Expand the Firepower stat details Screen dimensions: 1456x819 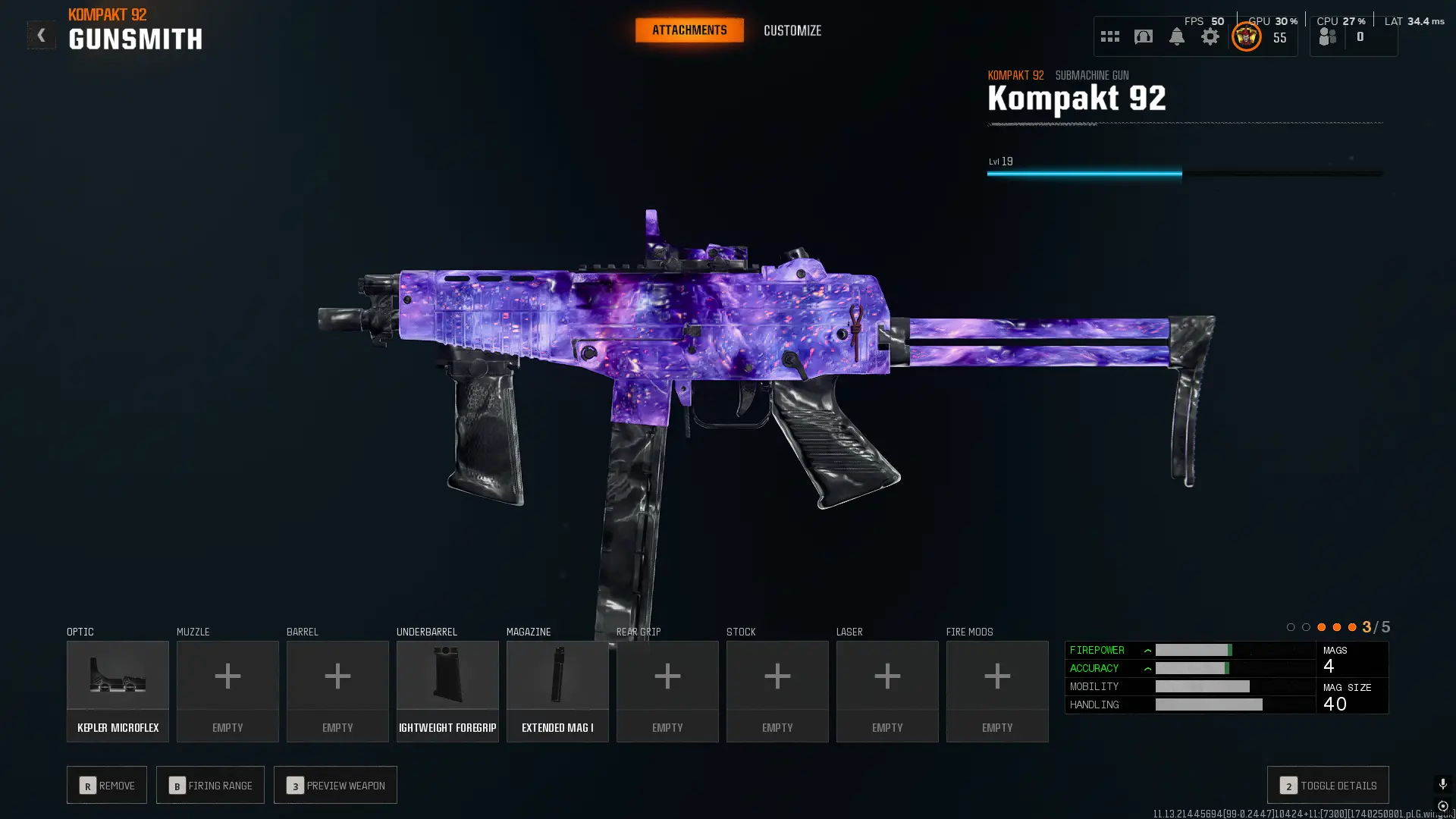(x=1148, y=650)
